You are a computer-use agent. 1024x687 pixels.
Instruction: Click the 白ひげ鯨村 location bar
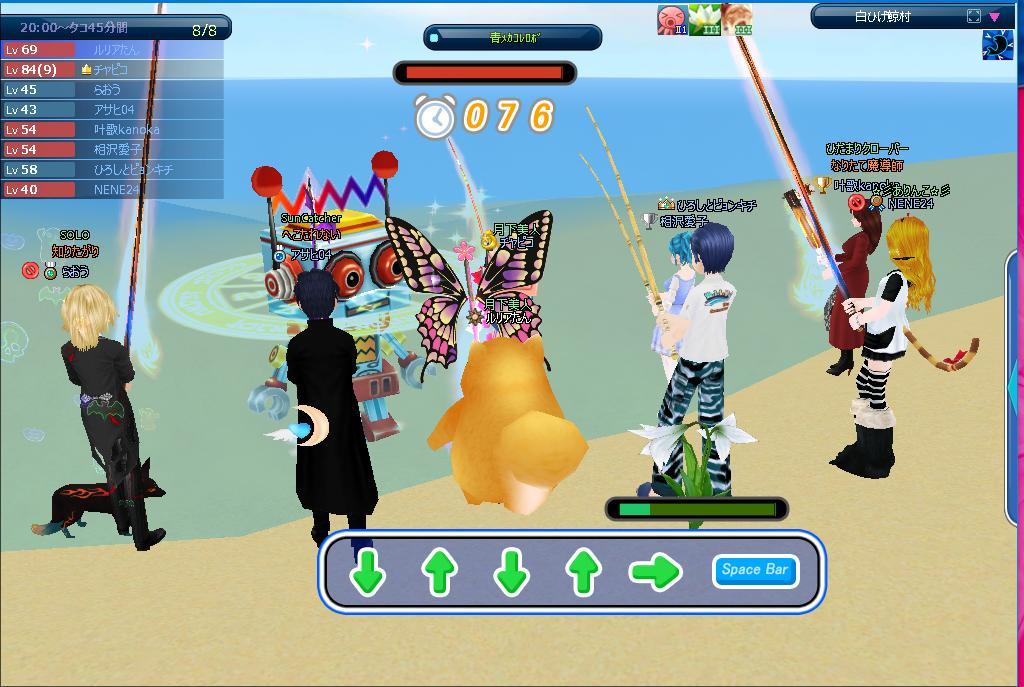[886, 16]
